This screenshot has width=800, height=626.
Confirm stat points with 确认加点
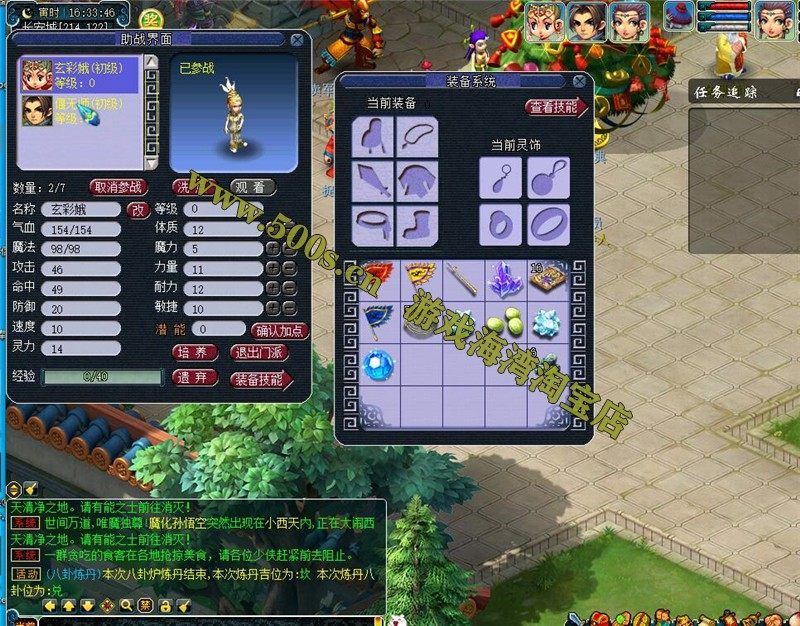click(x=280, y=330)
